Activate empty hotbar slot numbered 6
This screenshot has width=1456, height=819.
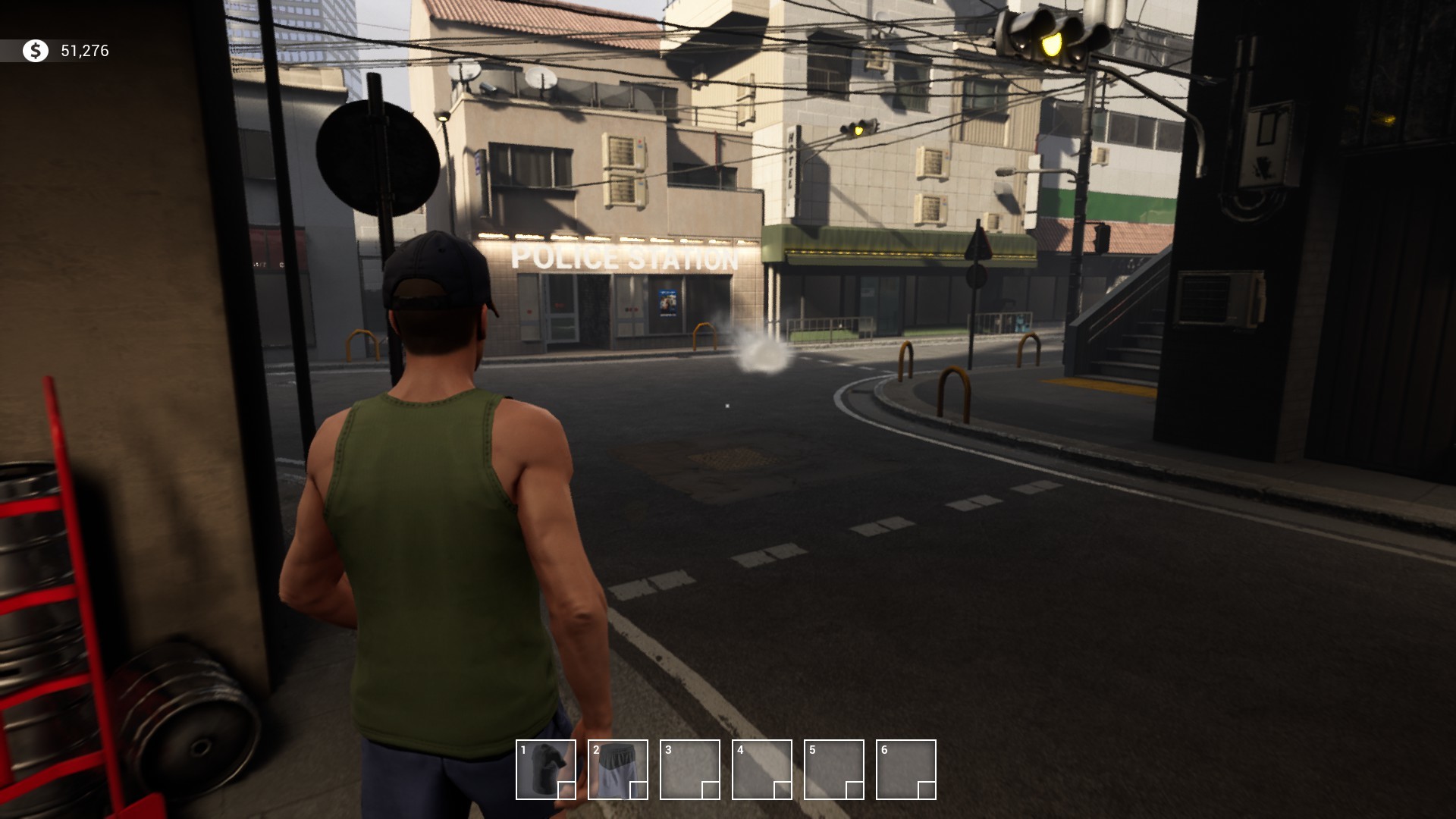[x=905, y=769]
